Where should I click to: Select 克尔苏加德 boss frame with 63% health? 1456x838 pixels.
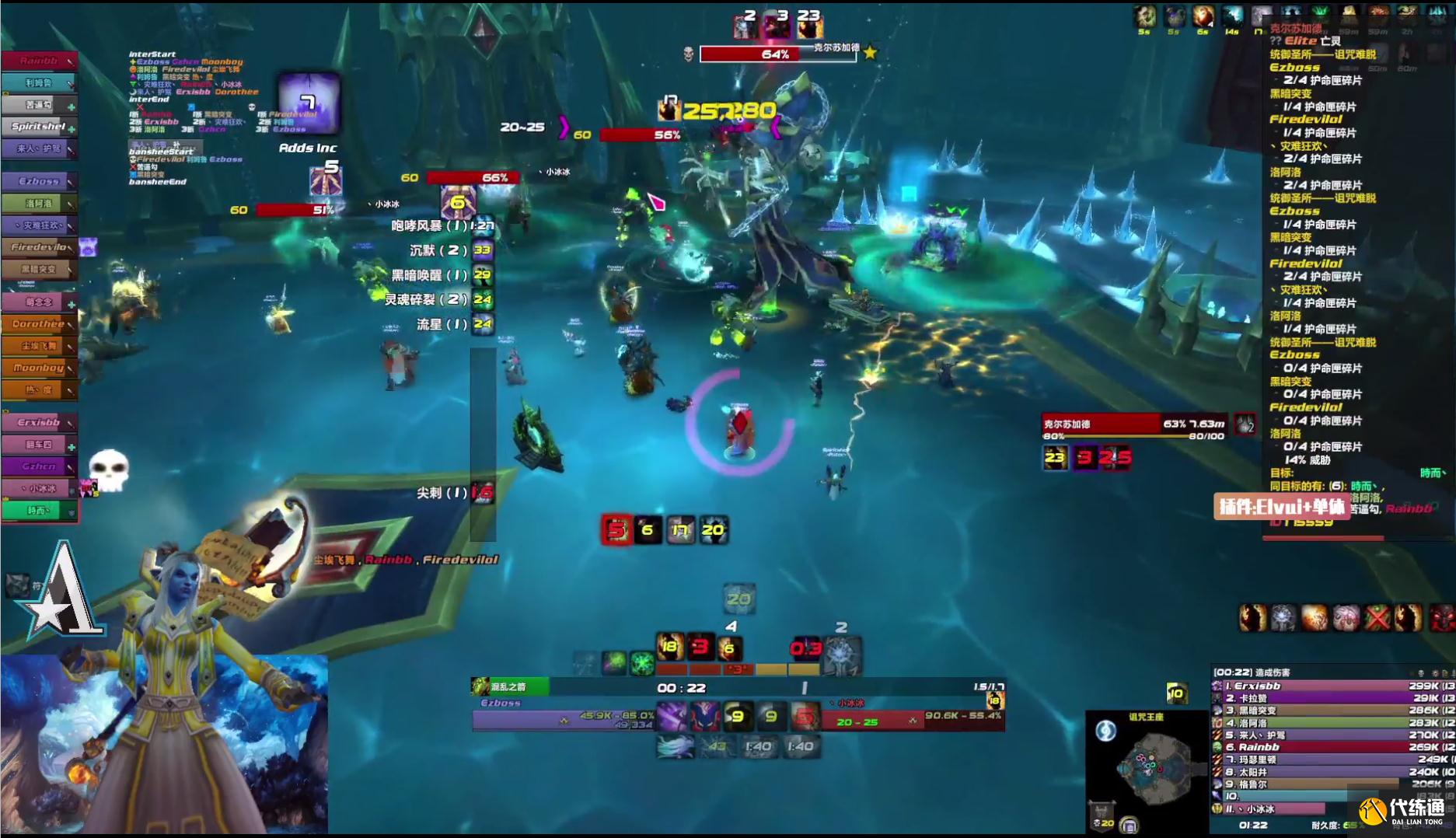1133,424
